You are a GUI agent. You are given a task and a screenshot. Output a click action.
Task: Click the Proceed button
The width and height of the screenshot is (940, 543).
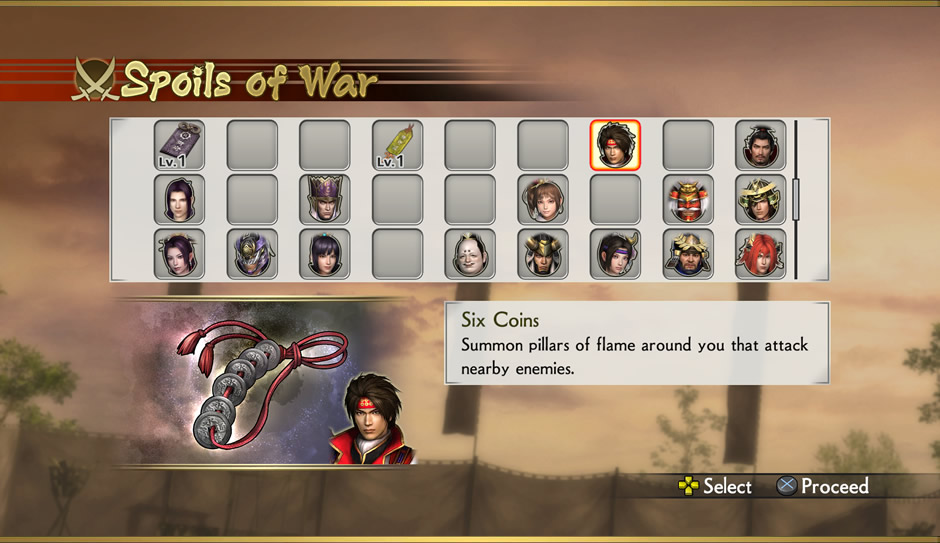pos(823,487)
